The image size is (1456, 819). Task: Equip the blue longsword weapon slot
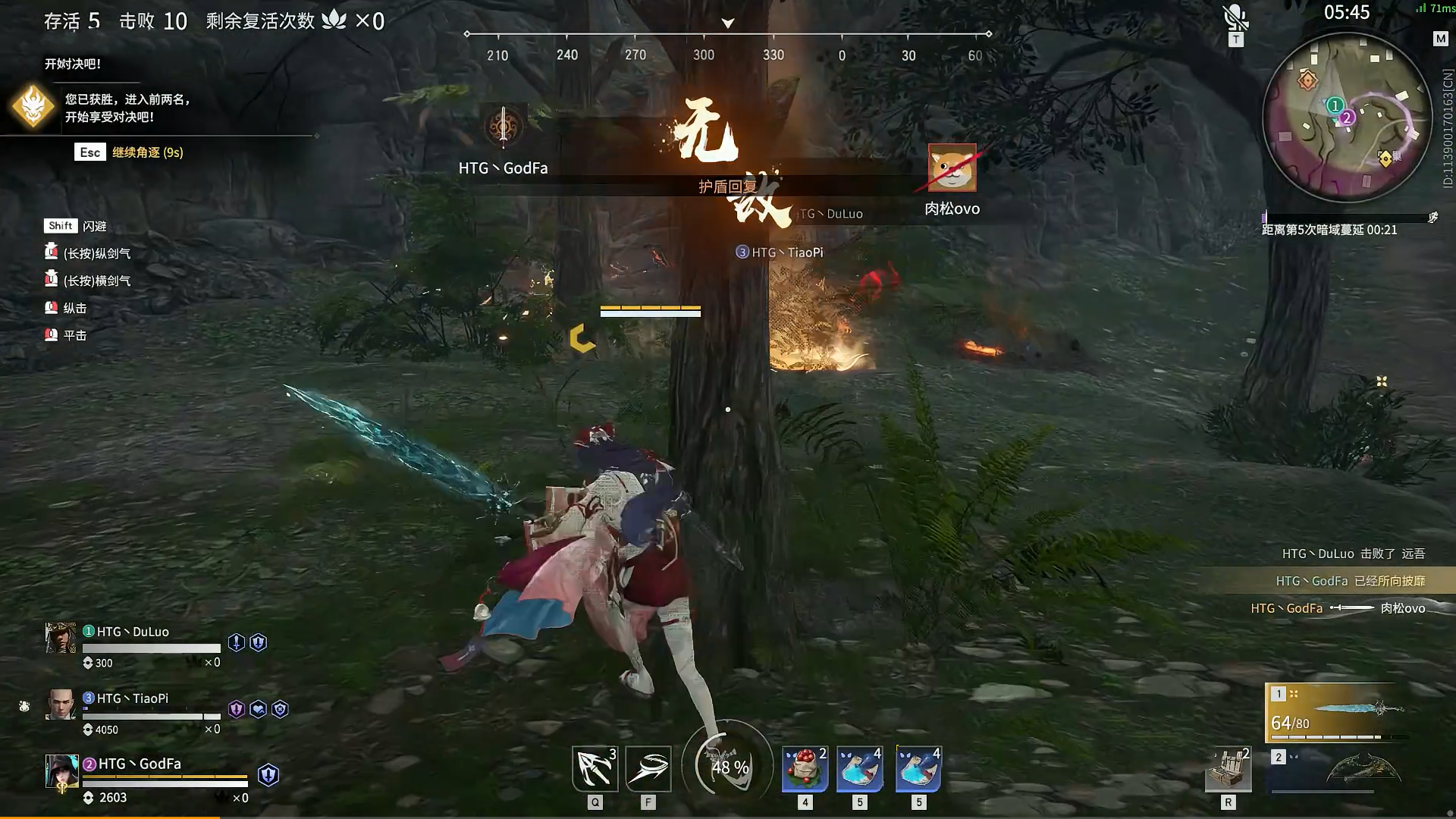pyautogui.click(x=1337, y=713)
